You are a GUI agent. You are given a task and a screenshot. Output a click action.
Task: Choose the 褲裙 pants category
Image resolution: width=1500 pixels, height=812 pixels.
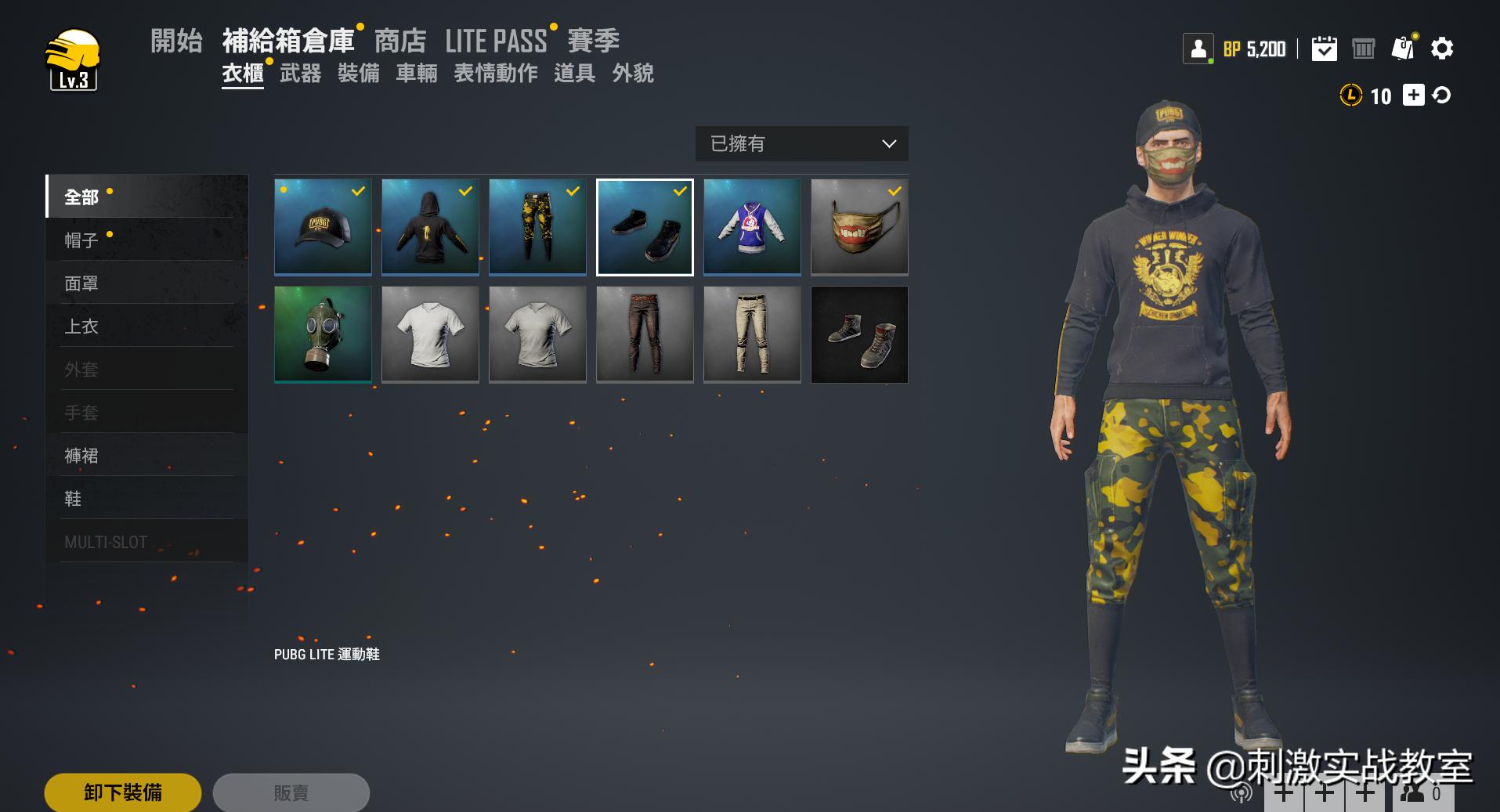coord(81,456)
